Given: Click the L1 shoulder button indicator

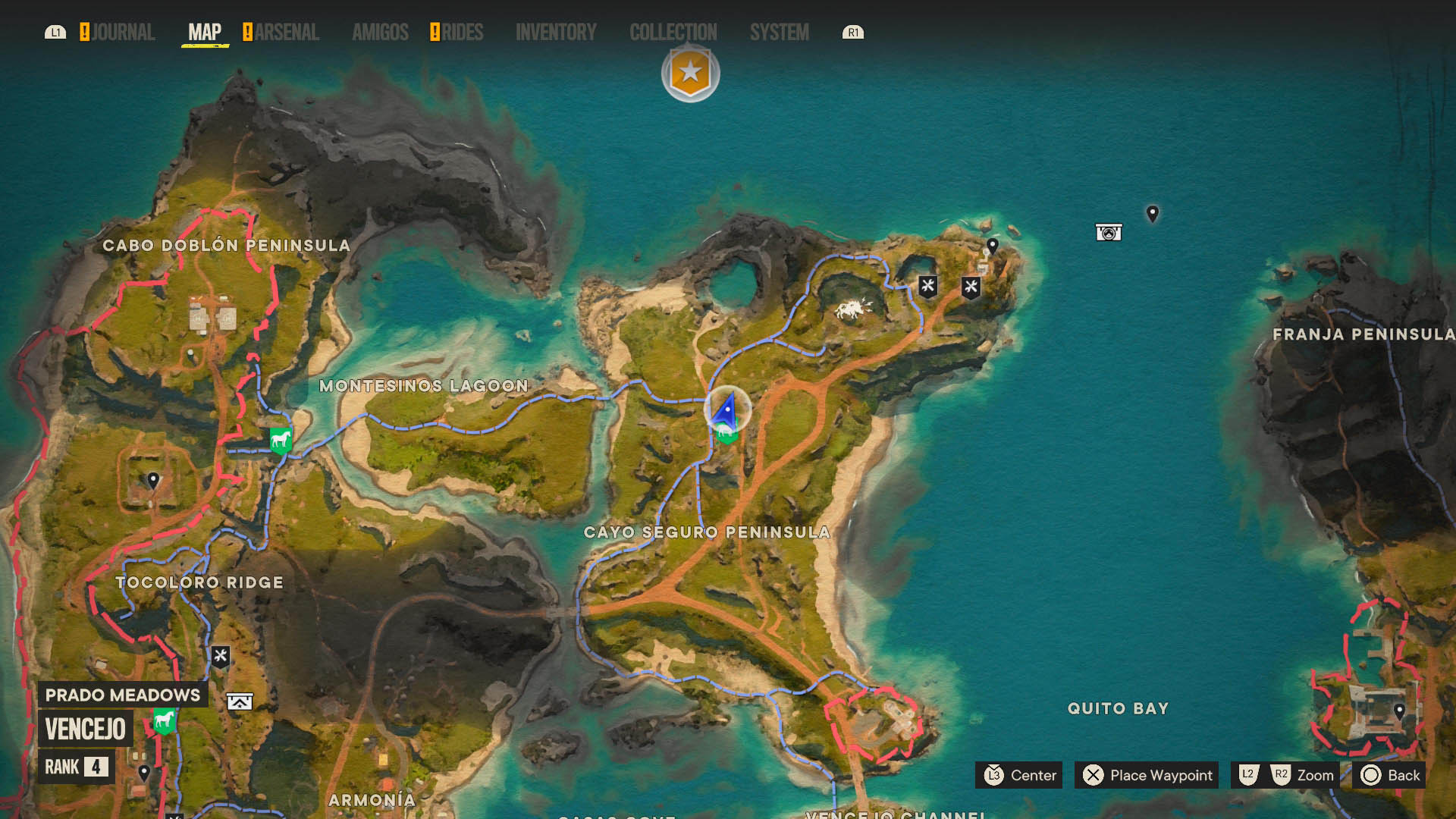Looking at the screenshot, I should 55,33.
